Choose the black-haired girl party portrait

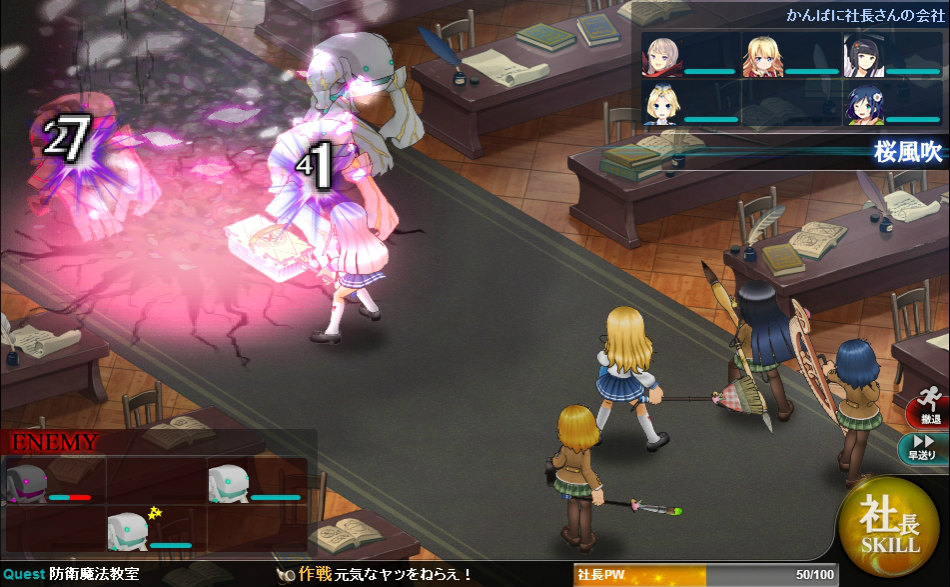[862, 56]
